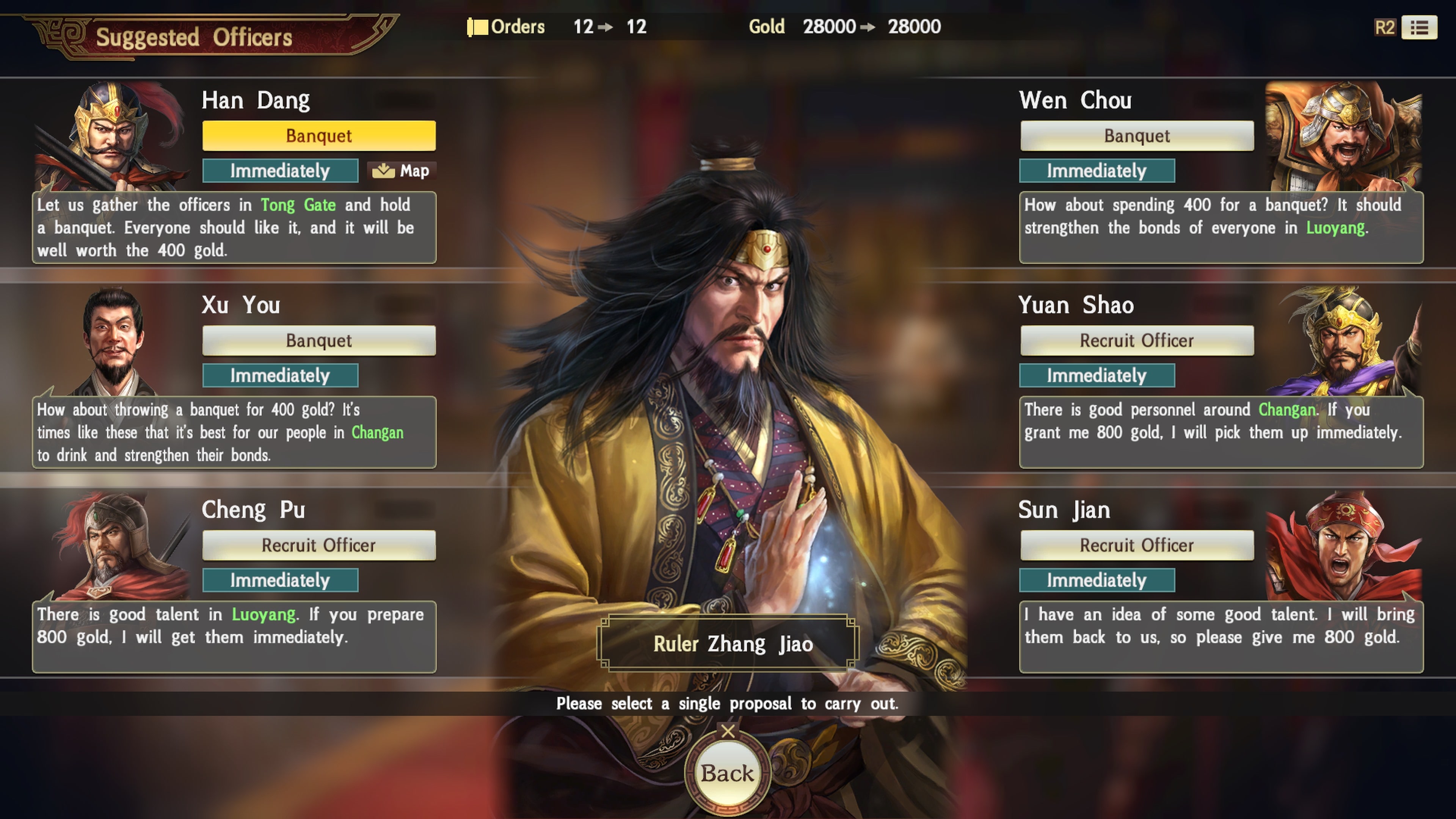This screenshot has height=819, width=1456.
Task: Select Yuan Shao's officer portrait
Action: [1345, 342]
